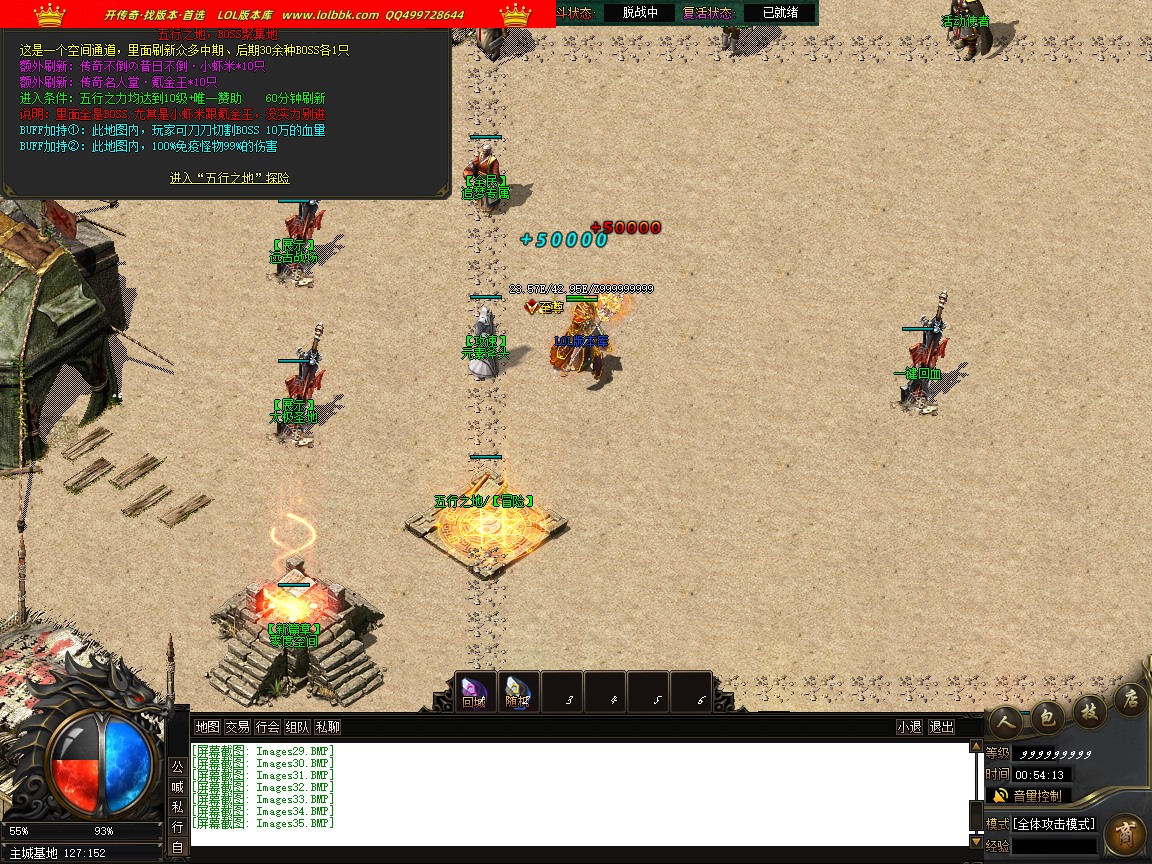This screenshot has width=1152, height=864.
Task: Open the 行会 guild tab
Action: click(x=267, y=727)
